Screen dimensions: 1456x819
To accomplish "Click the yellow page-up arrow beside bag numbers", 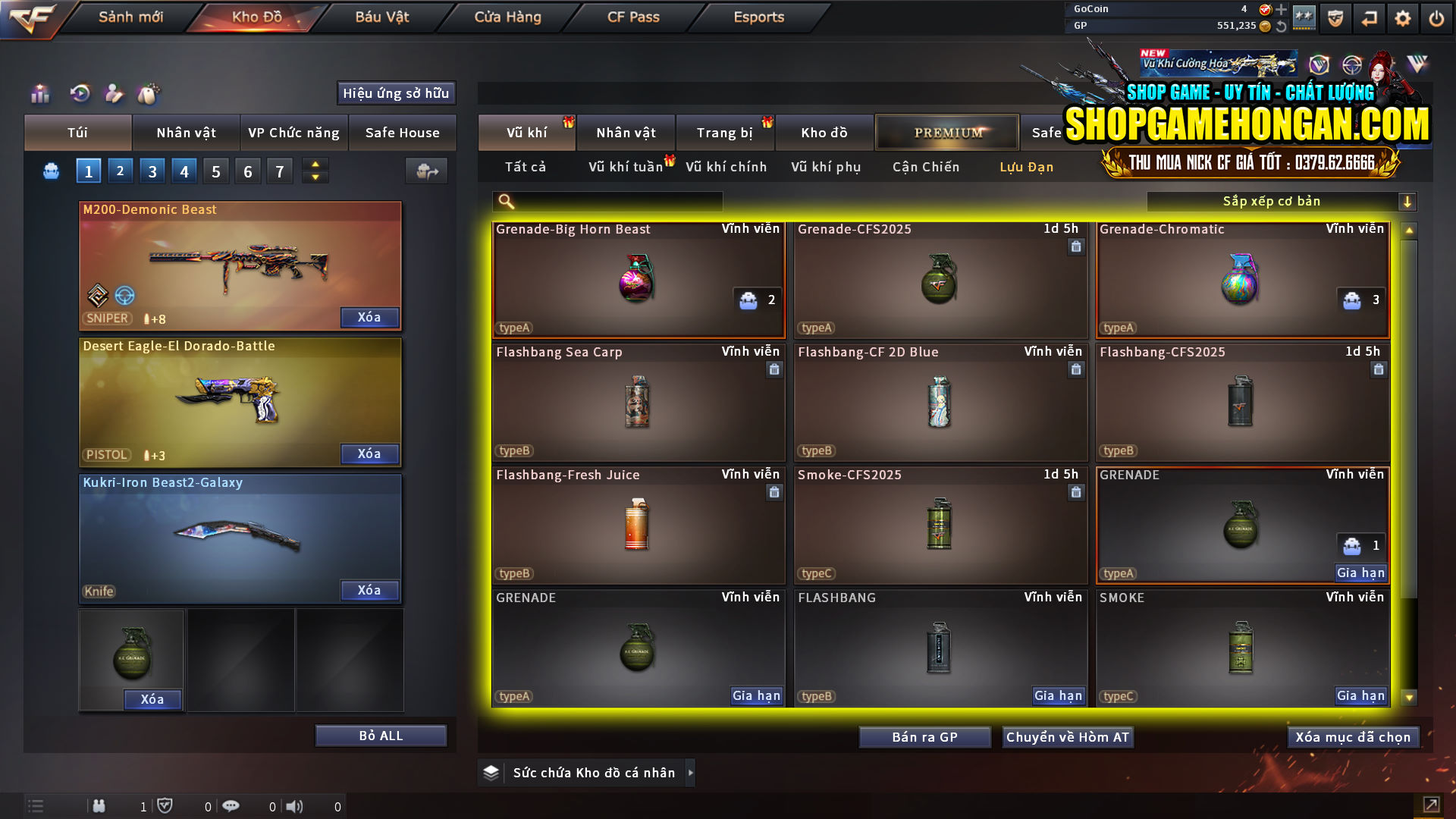I will click(x=315, y=164).
